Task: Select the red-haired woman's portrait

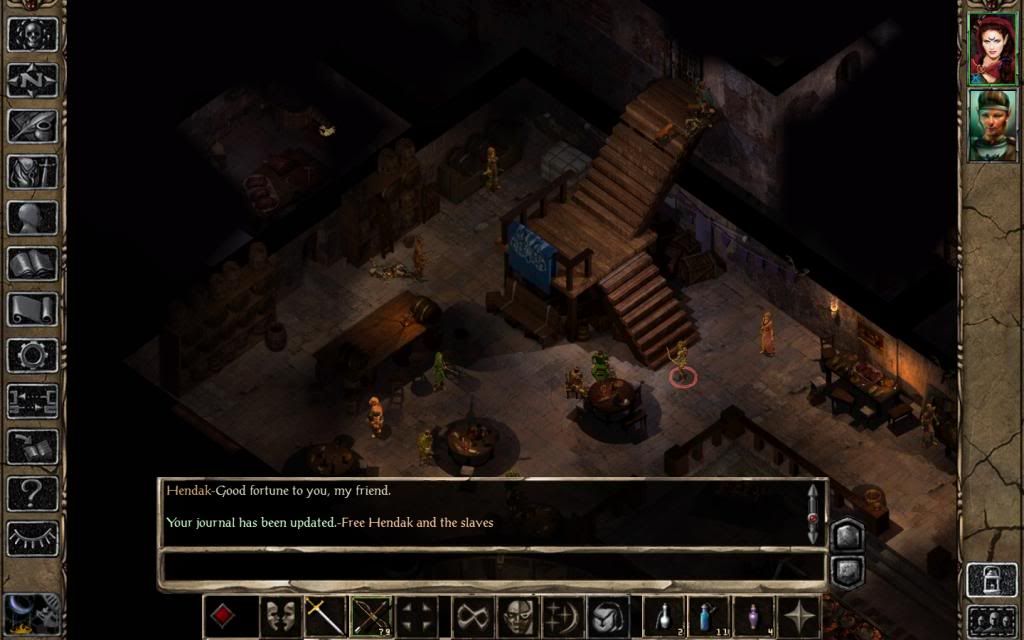Action: (x=992, y=48)
